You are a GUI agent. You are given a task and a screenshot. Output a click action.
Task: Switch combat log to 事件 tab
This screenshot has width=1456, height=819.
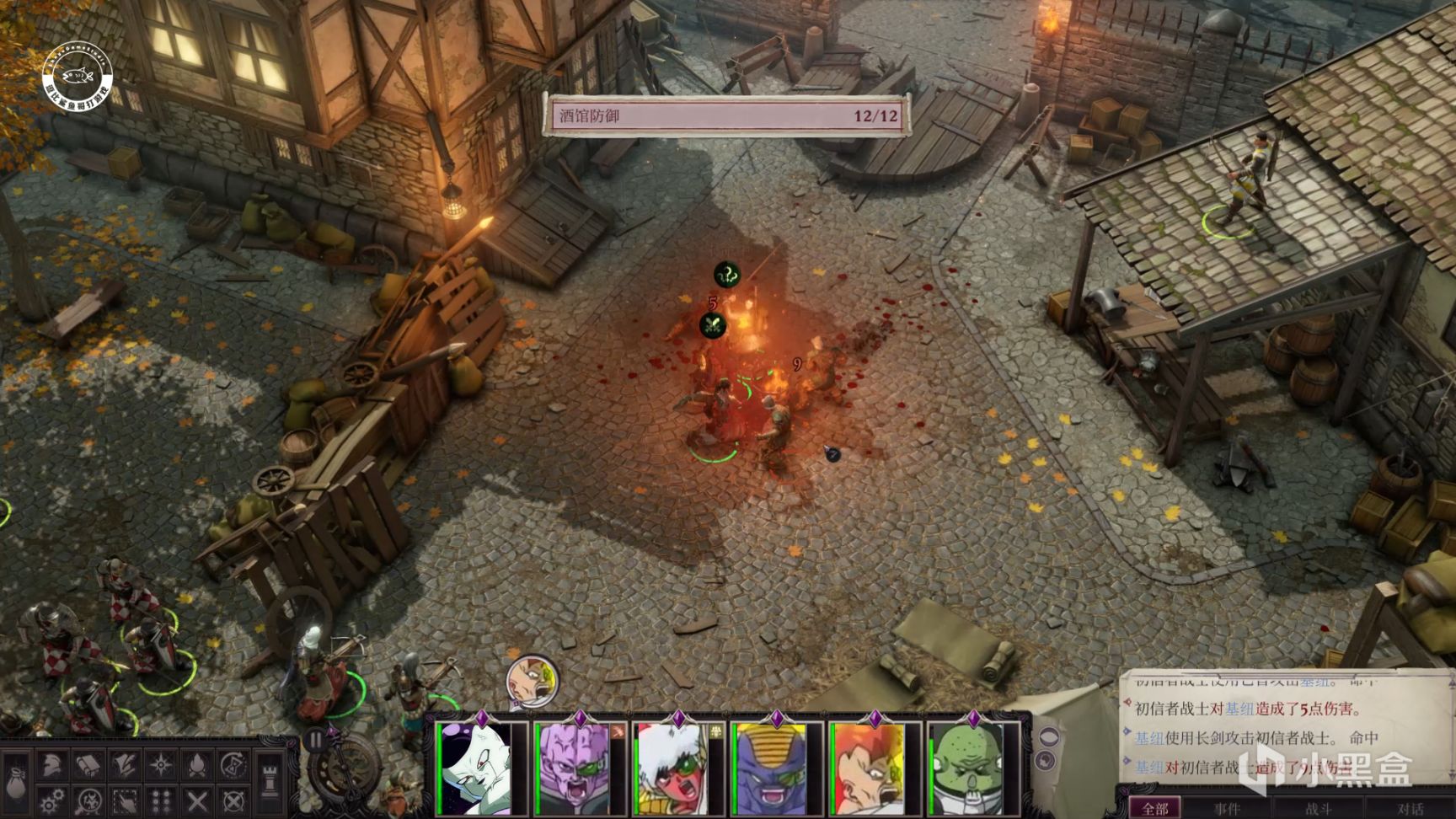[1227, 809]
